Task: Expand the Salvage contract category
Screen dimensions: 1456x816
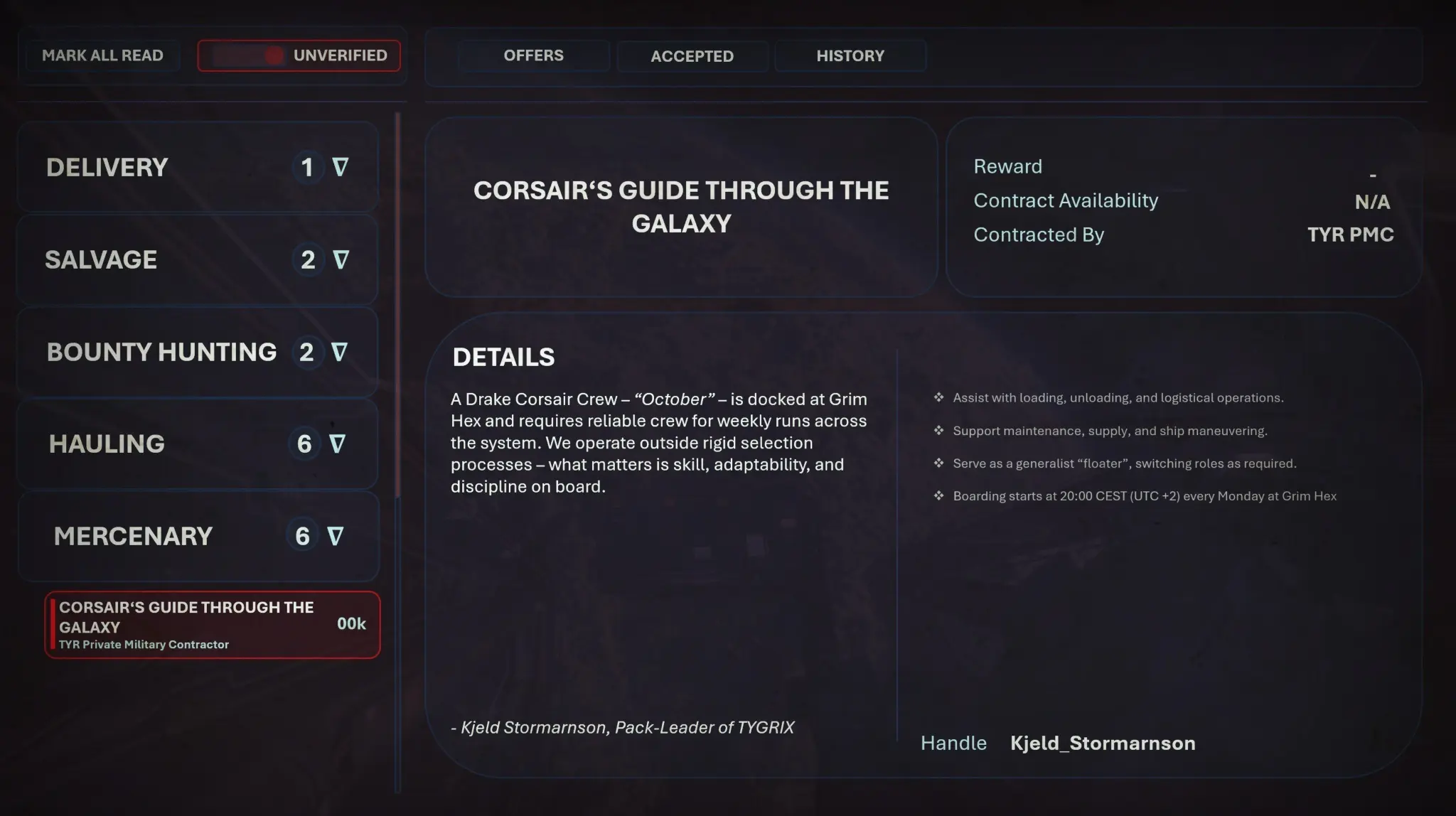Action: click(x=197, y=260)
